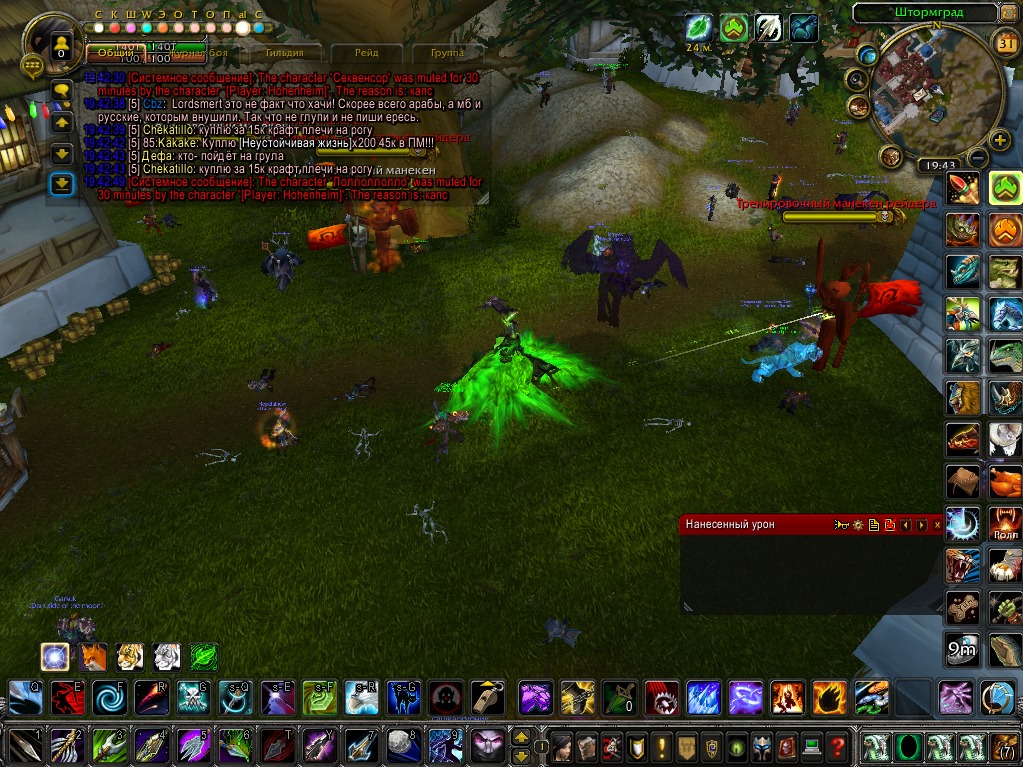Open the Нанесенный урон gear settings
This screenshot has width=1023, height=767.
(x=857, y=524)
